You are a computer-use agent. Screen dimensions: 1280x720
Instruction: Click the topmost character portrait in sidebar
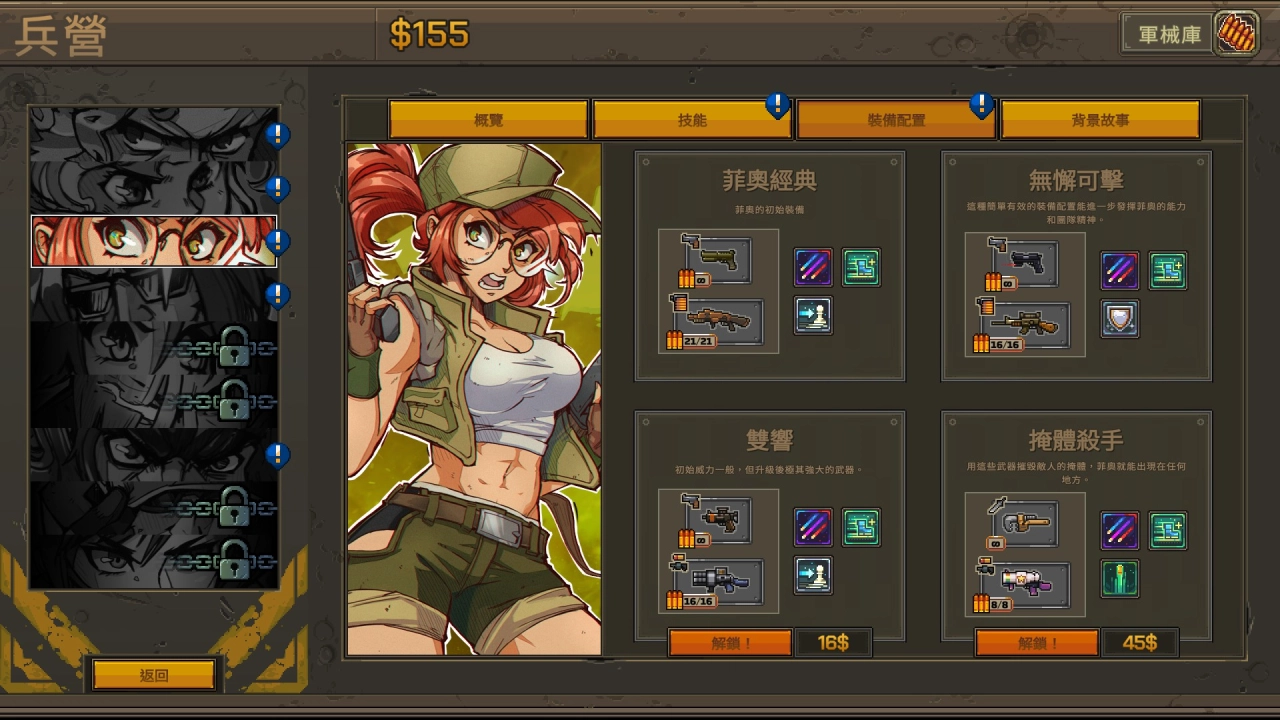[x=152, y=132]
